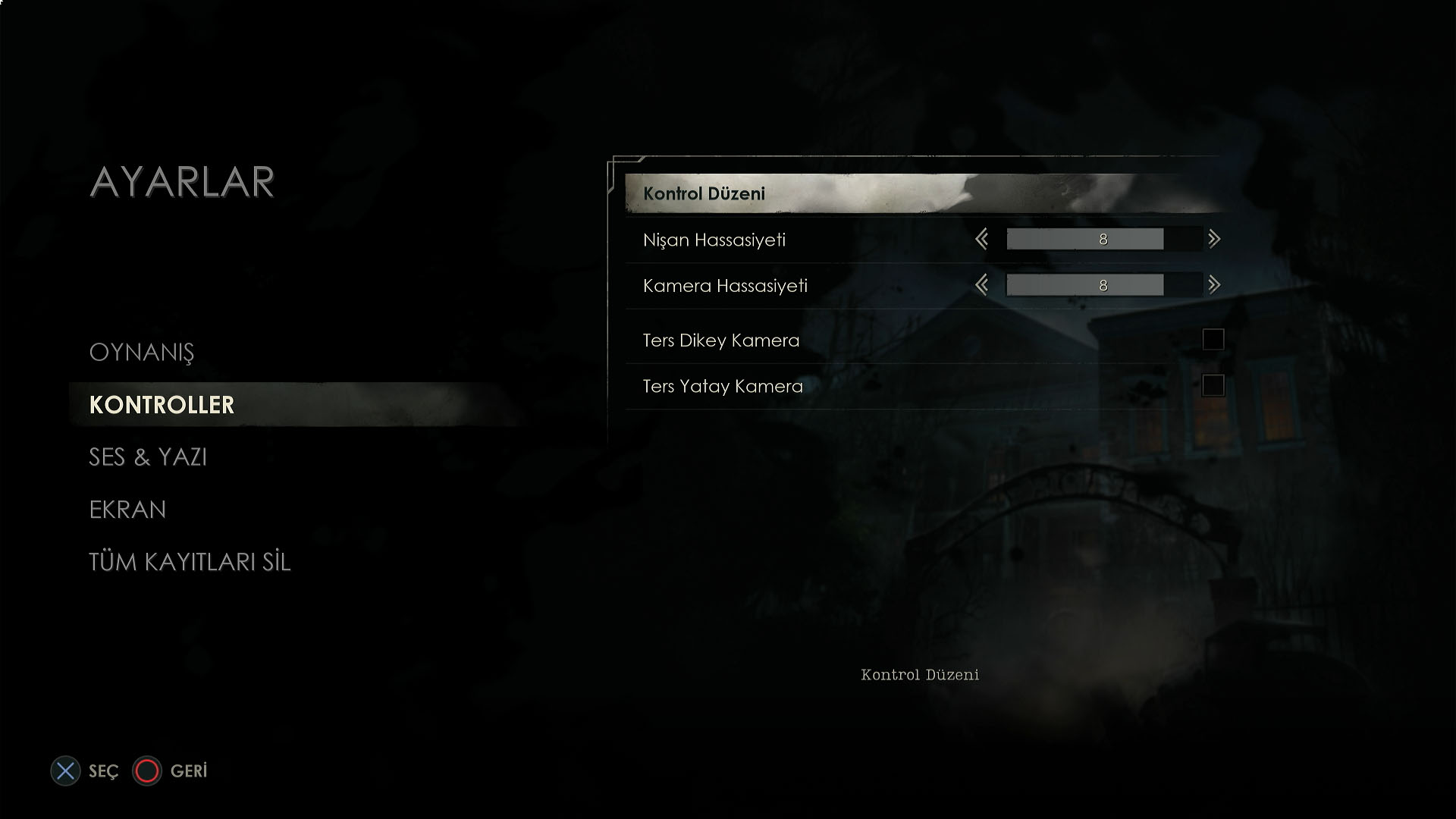Open the Kontrol Düzeni row
The image size is (1456, 819).
pos(921,193)
